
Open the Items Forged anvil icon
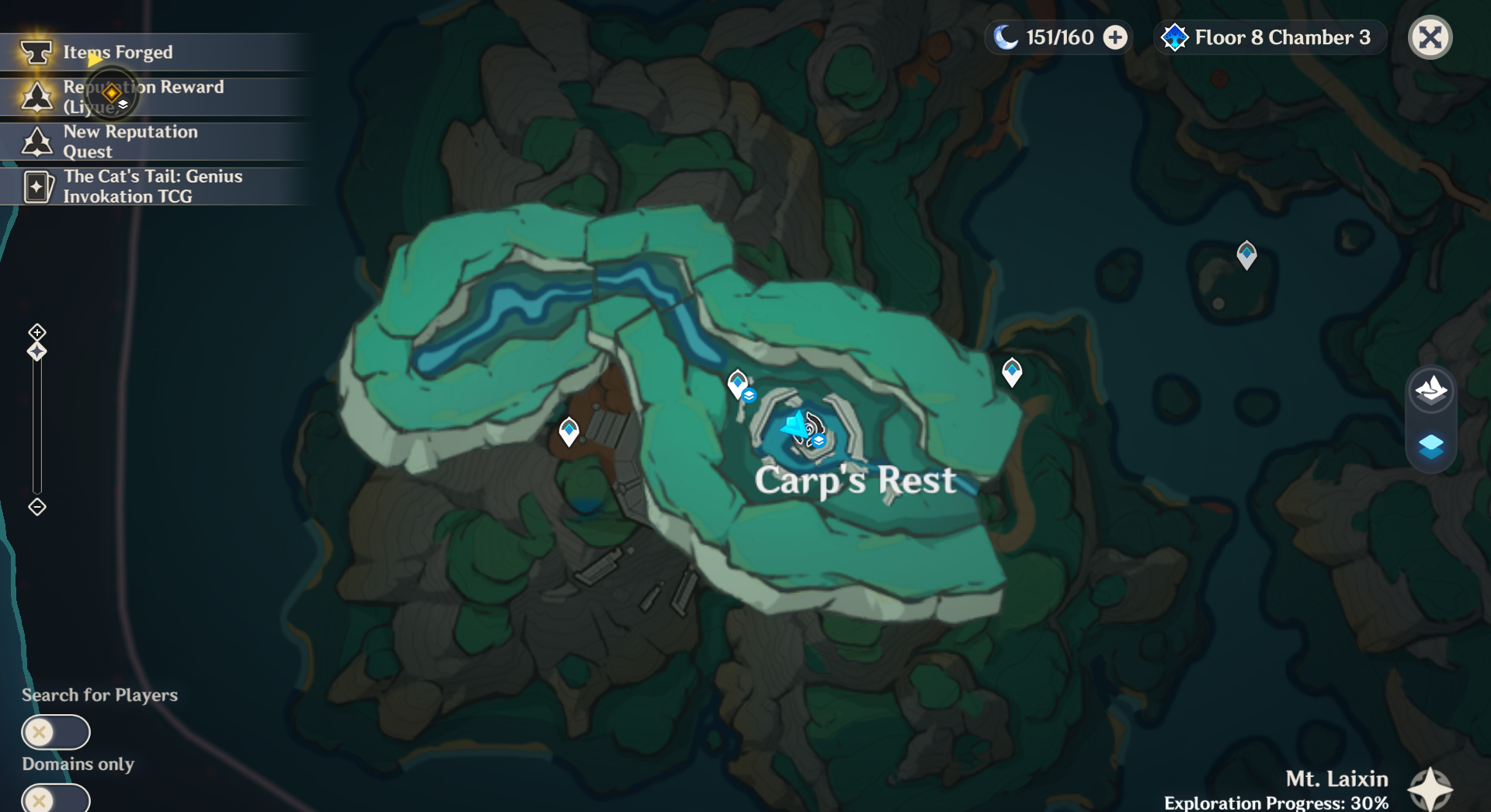[36, 52]
